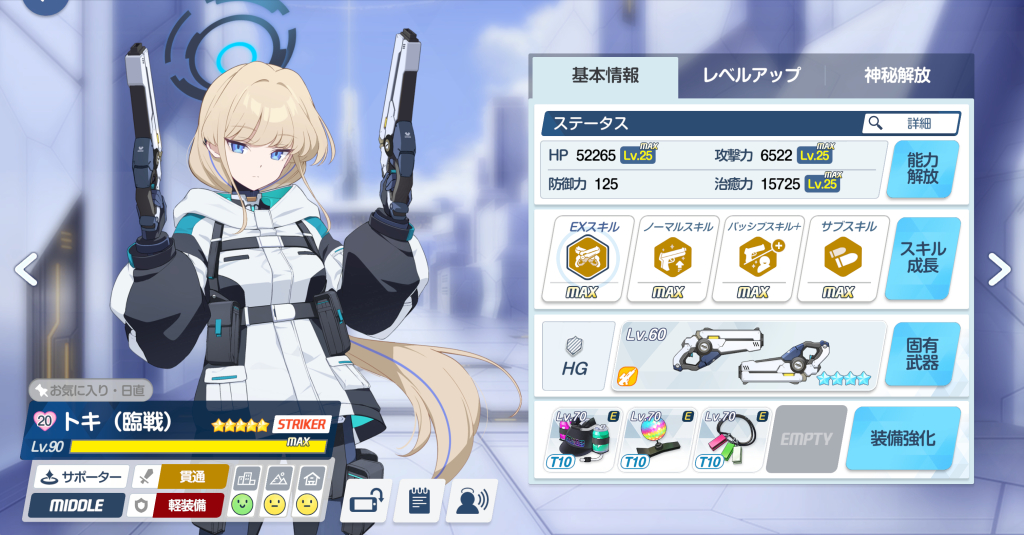The image size is (1024, 535).
Task: Play the character voice icon
Action: click(x=470, y=501)
